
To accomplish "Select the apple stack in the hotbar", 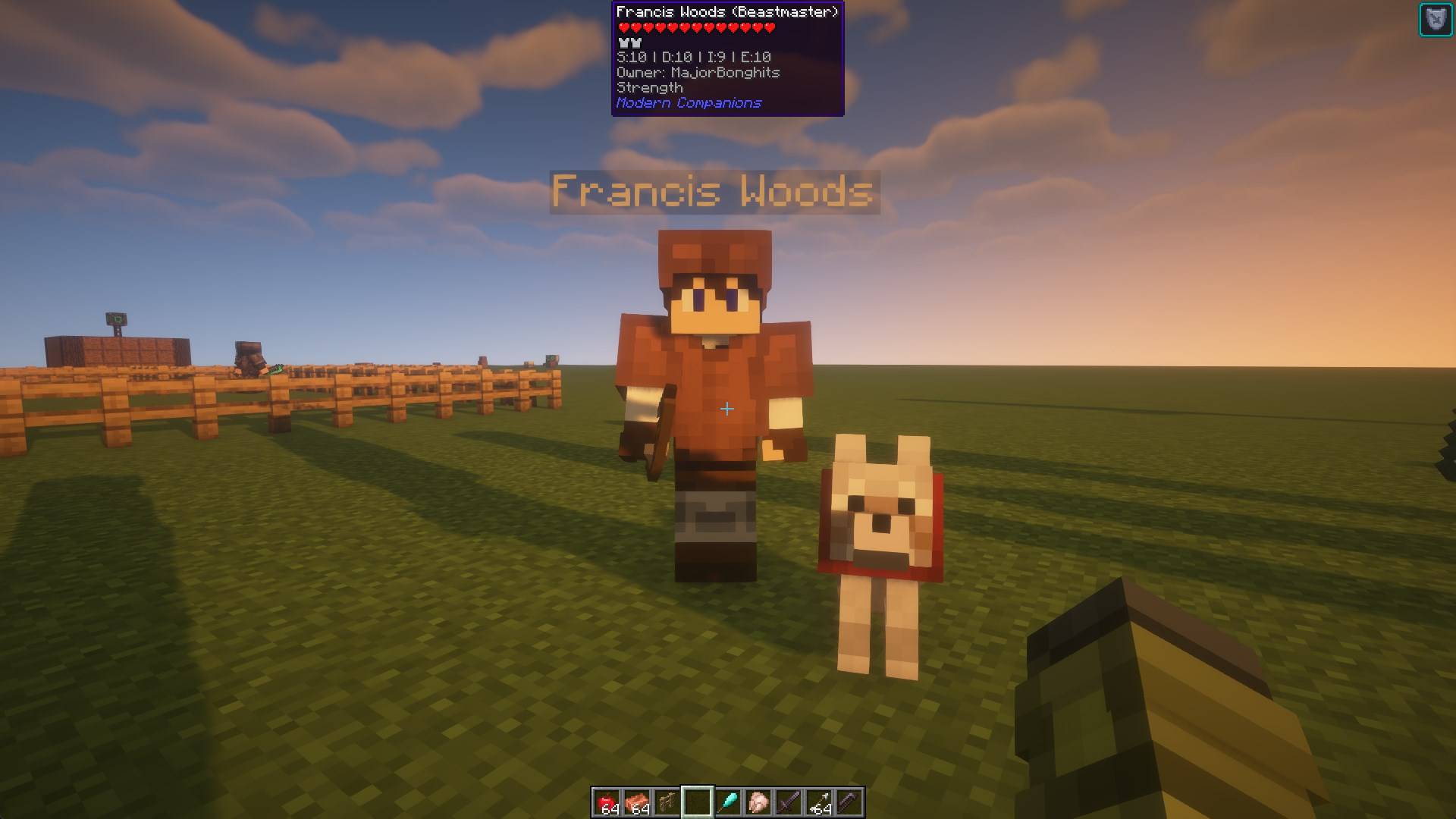I will tap(607, 802).
